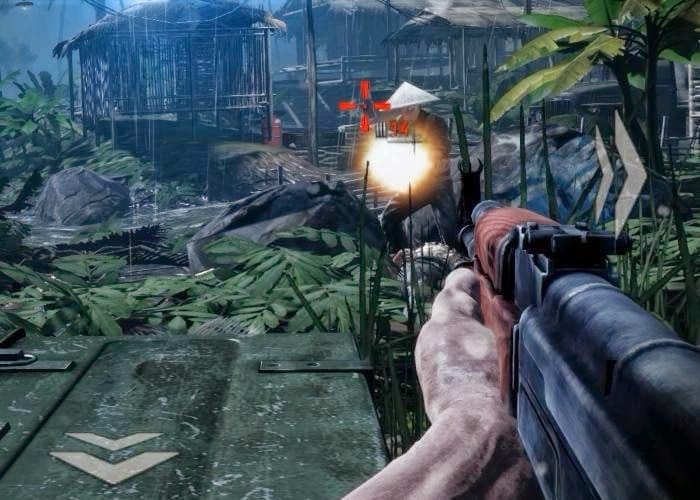700x500 pixels.
Task: Click the double downward chevron indicator
Action: coord(113,452)
